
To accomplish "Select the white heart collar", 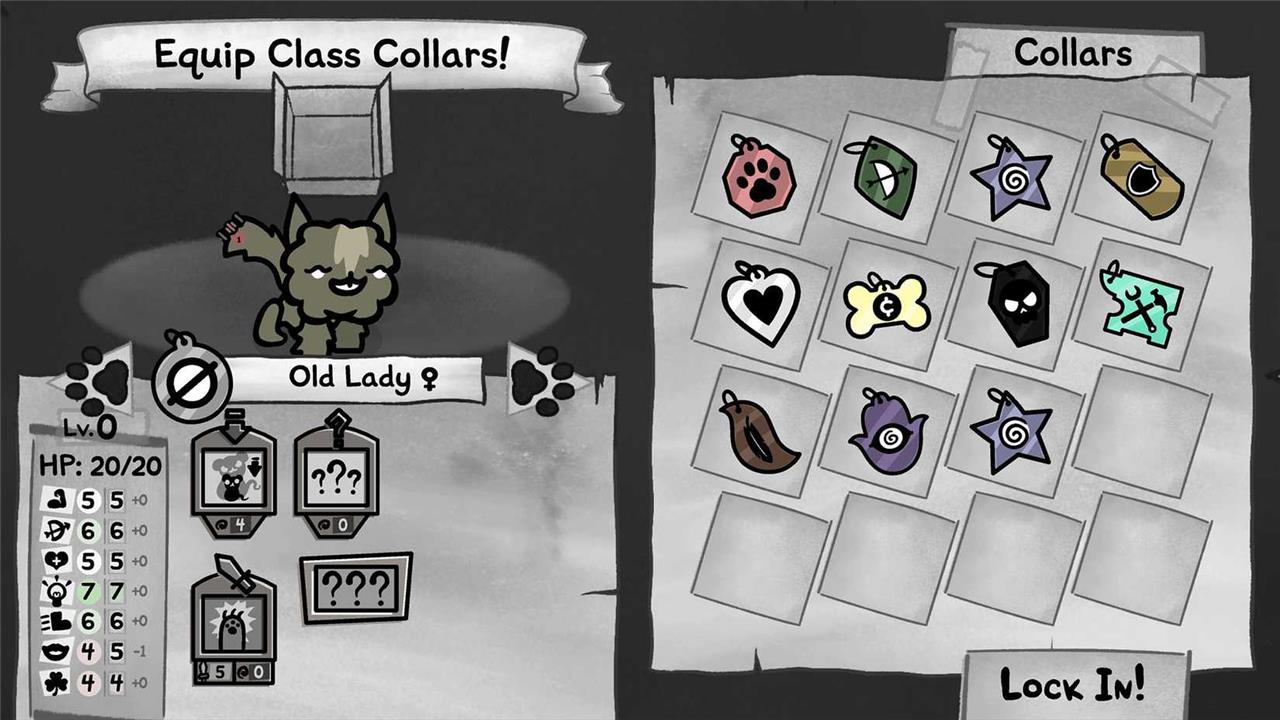I will click(762, 304).
